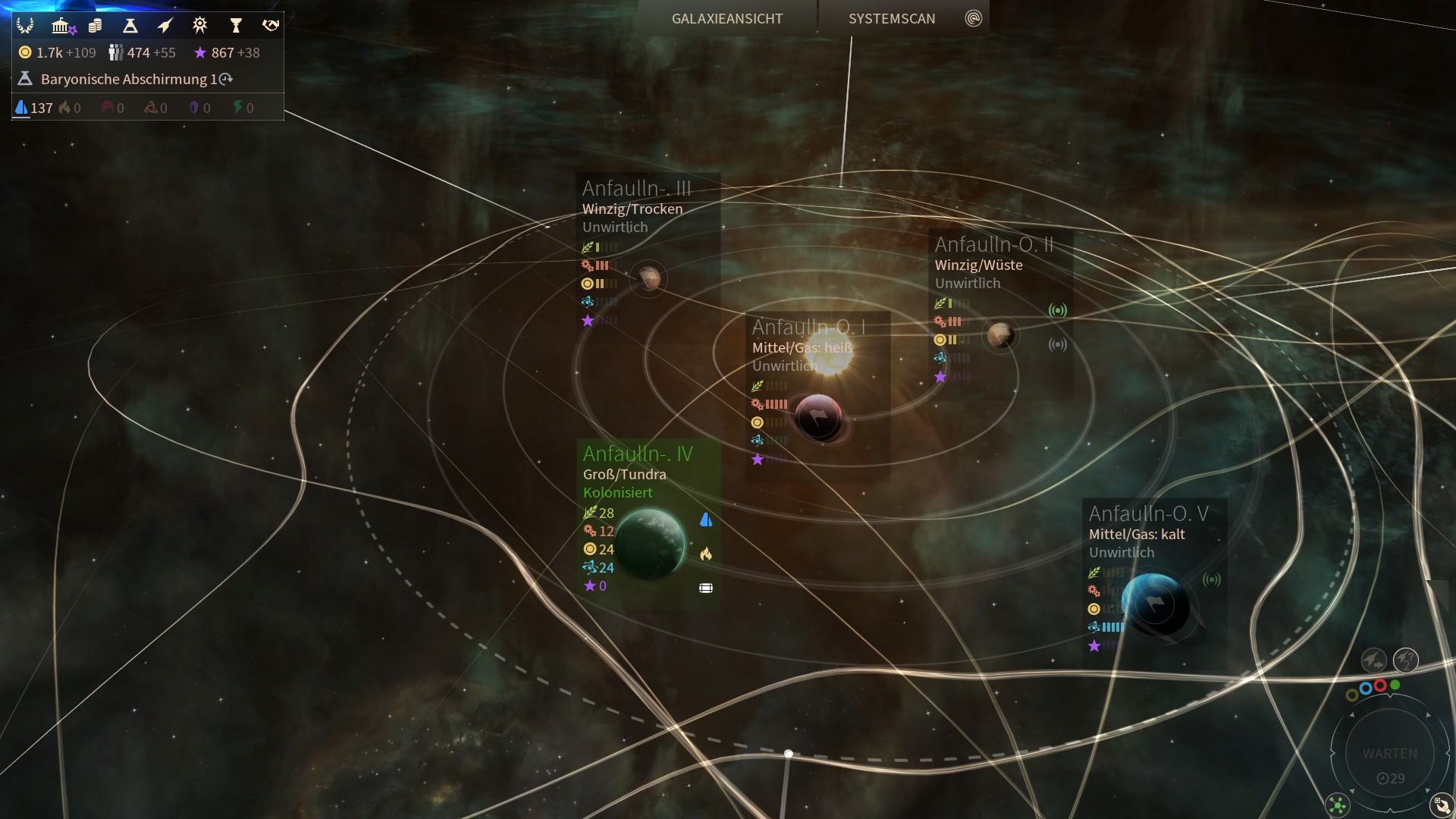This screenshot has width=1456, height=819.
Task: Open the research flask screen in top bar
Action: 130,26
